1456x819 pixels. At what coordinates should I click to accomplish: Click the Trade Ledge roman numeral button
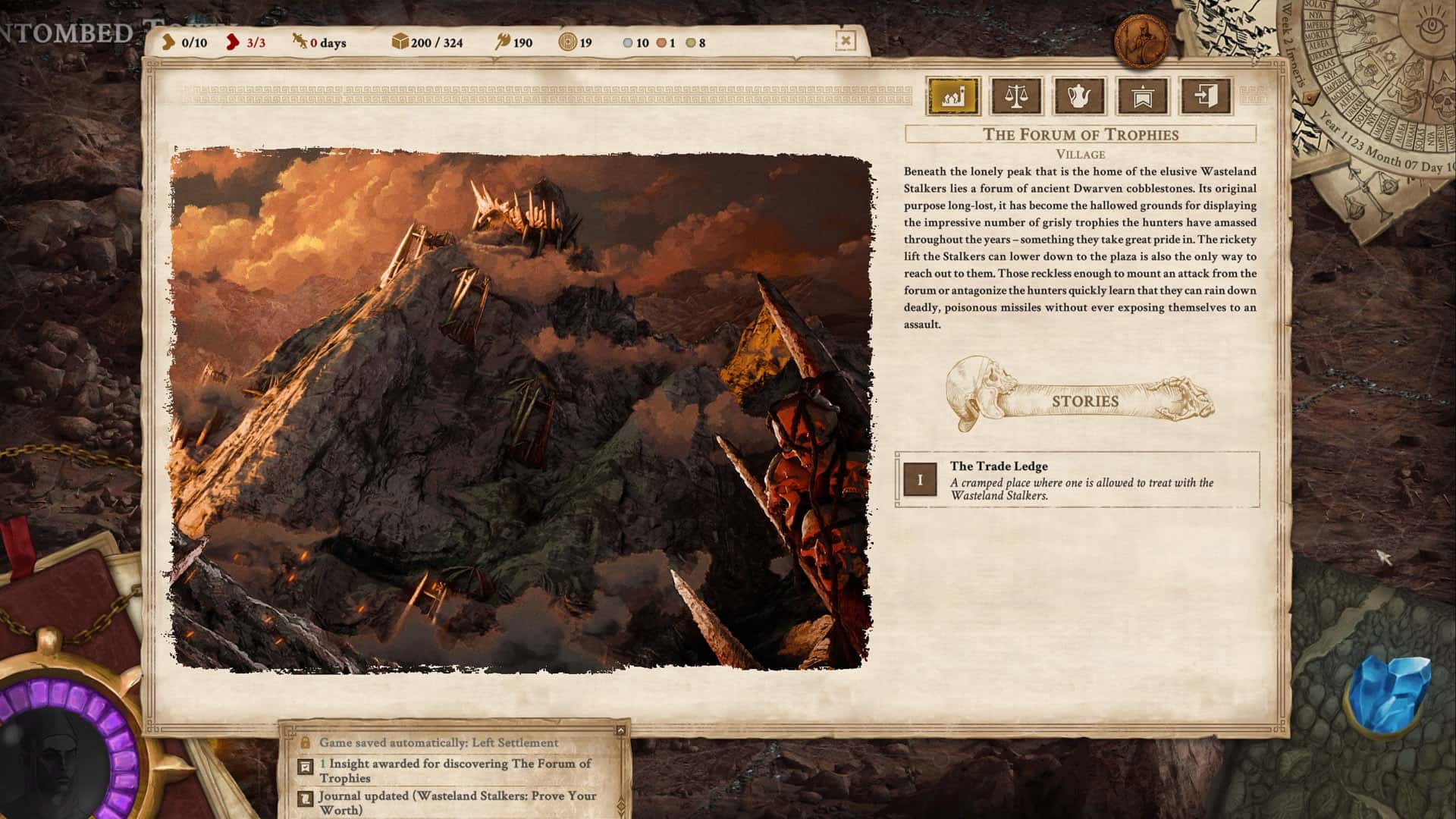(919, 479)
